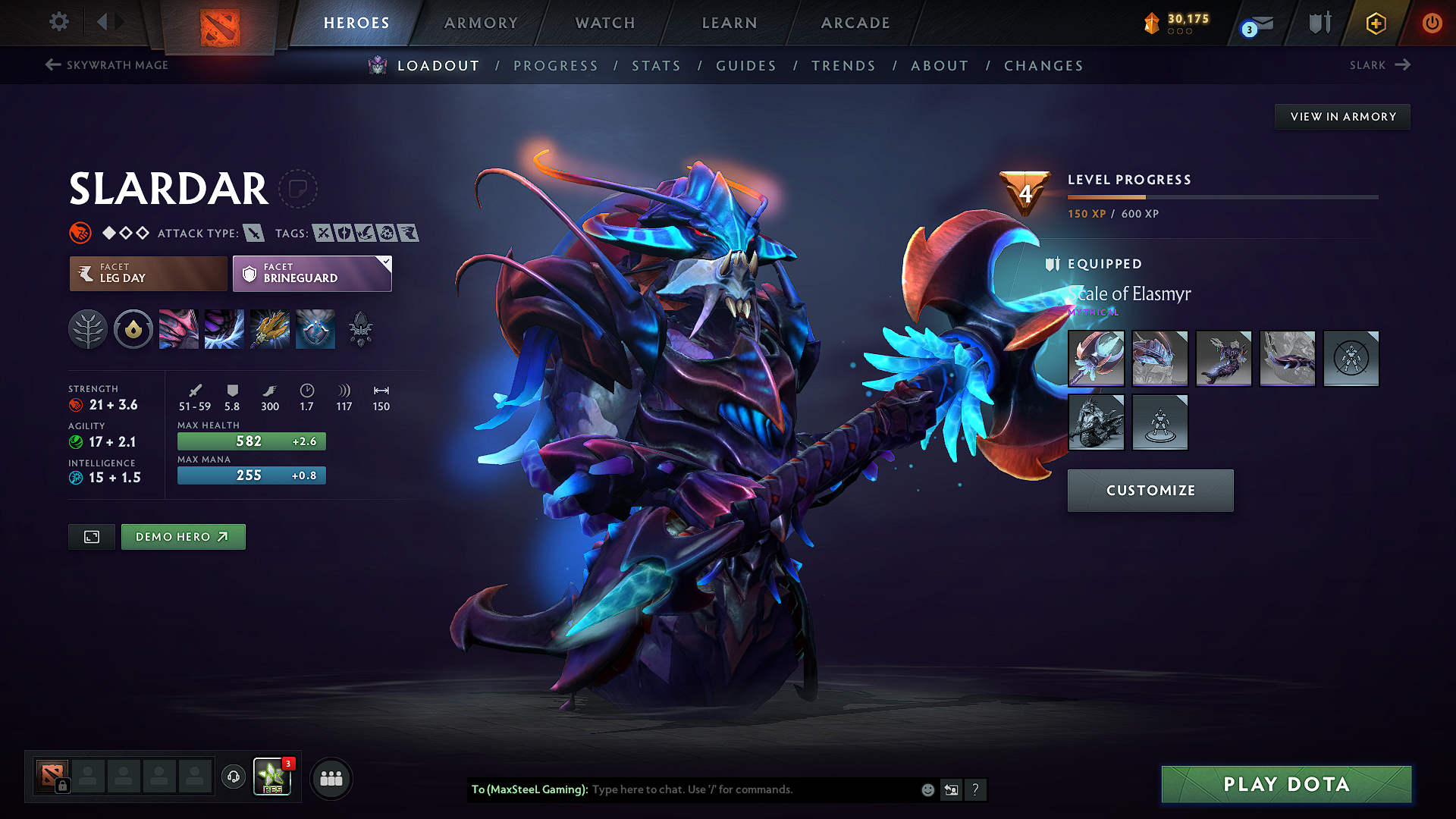Select the Leg Day facet
Viewport: 1456px width, 819px height.
click(147, 274)
